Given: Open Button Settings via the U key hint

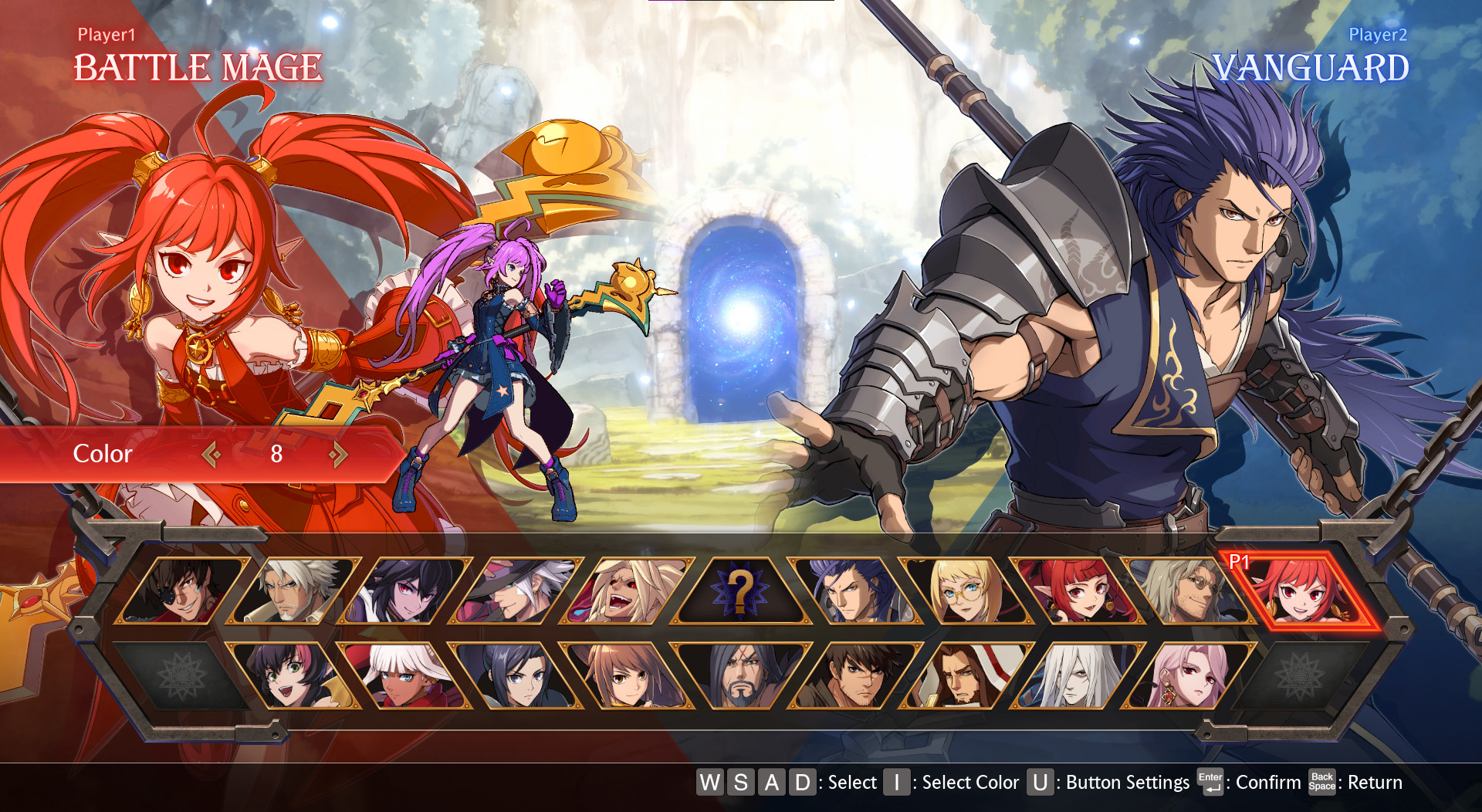Looking at the screenshot, I should (x=1040, y=783).
